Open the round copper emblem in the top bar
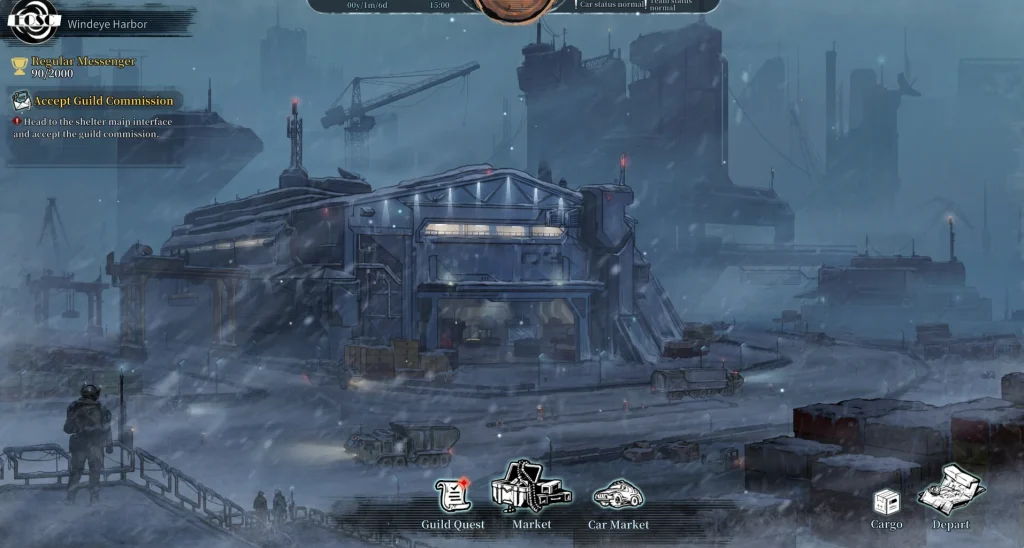 [x=512, y=8]
